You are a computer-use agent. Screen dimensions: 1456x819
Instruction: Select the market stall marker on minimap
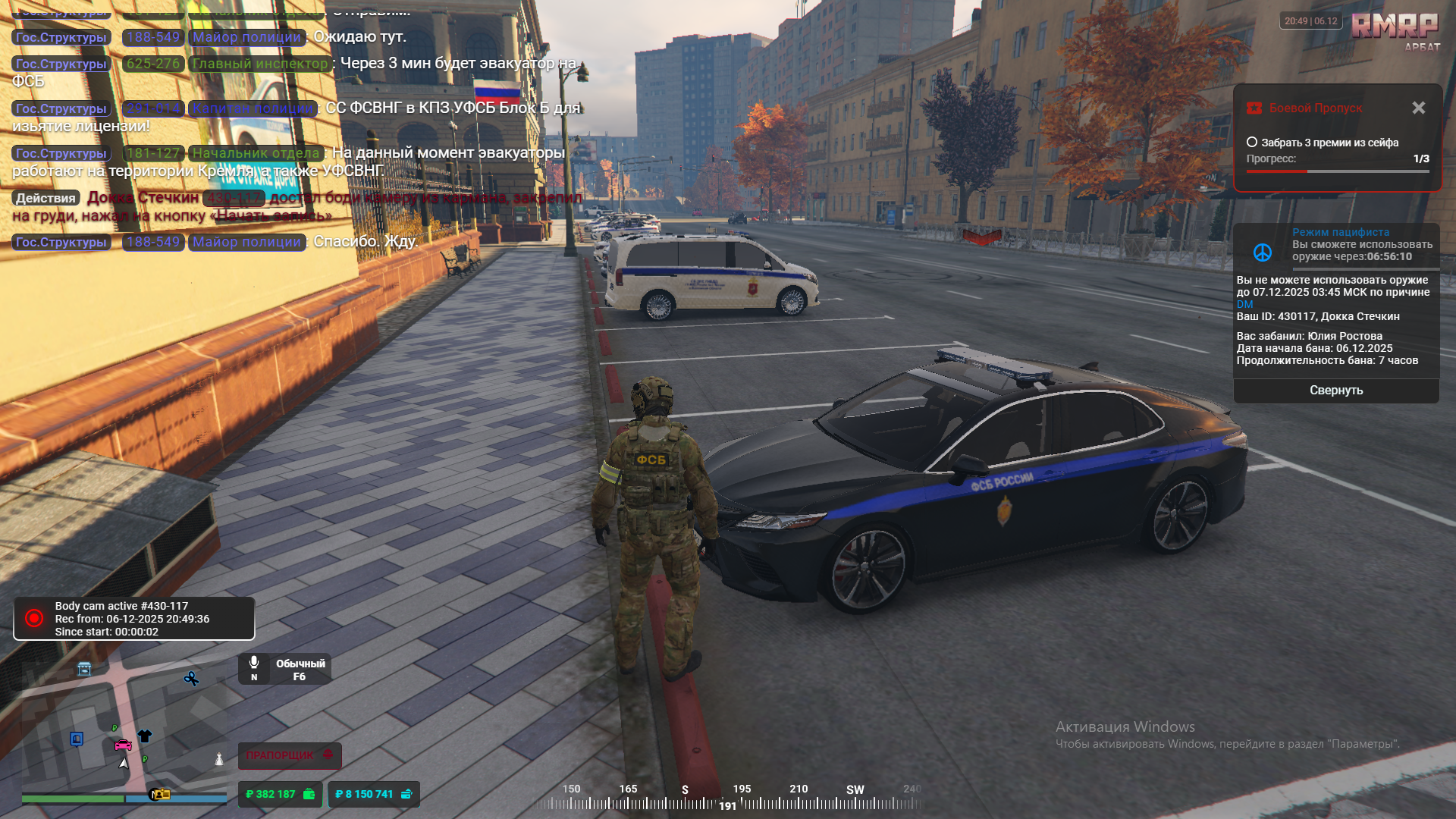(x=84, y=669)
